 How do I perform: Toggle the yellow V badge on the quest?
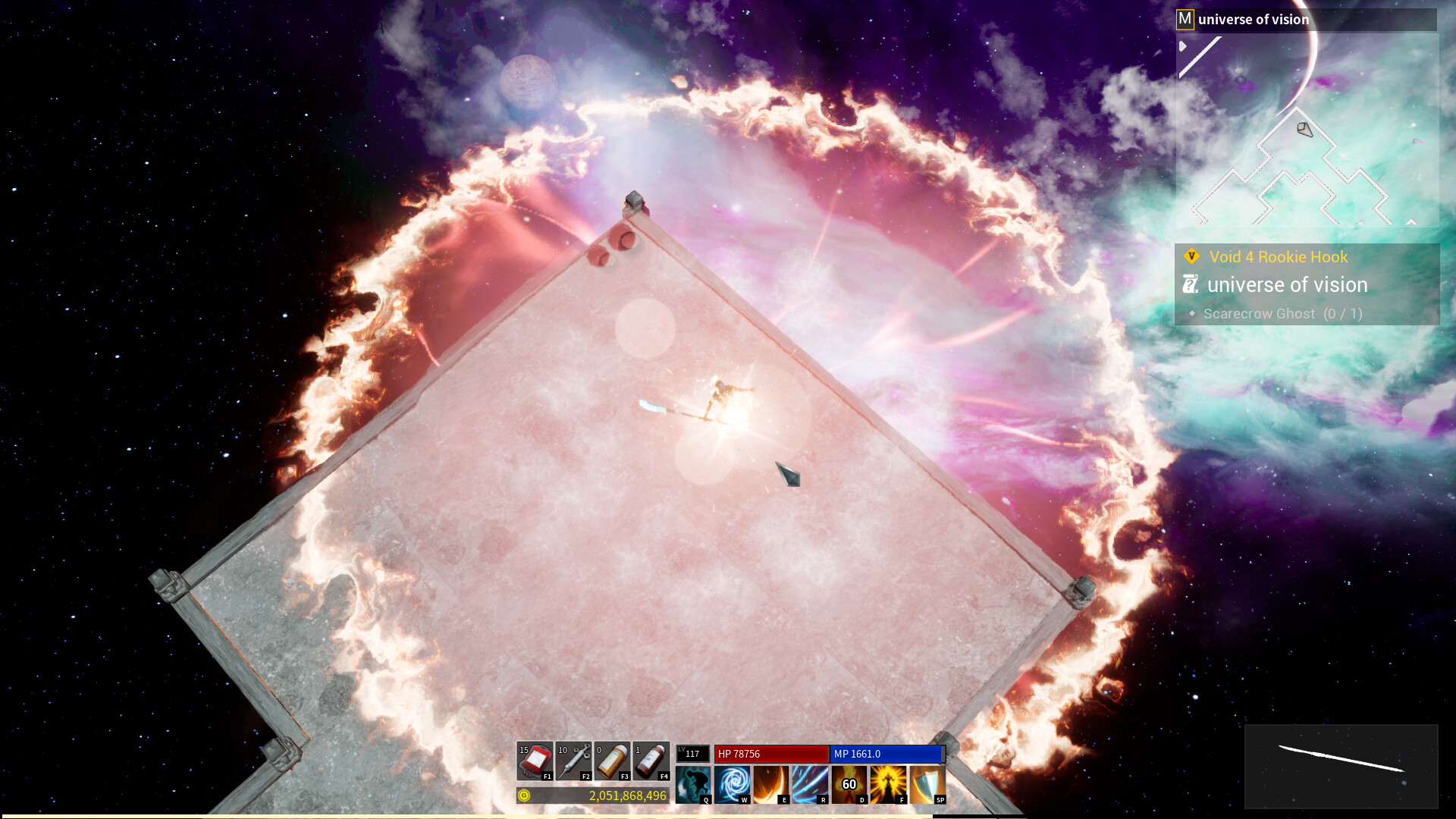click(1192, 256)
